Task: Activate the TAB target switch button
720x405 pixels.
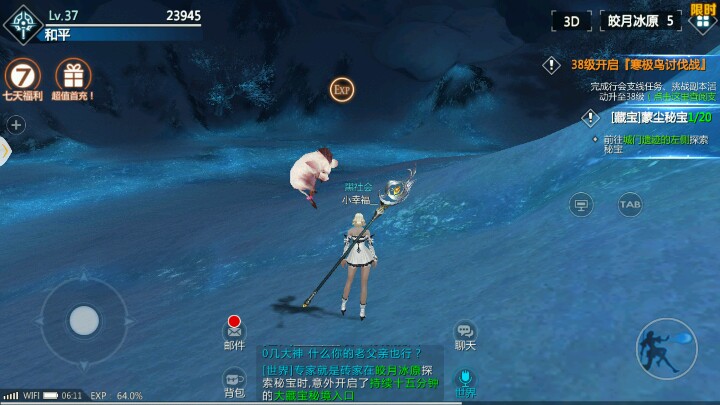Action: pyautogui.click(x=630, y=204)
